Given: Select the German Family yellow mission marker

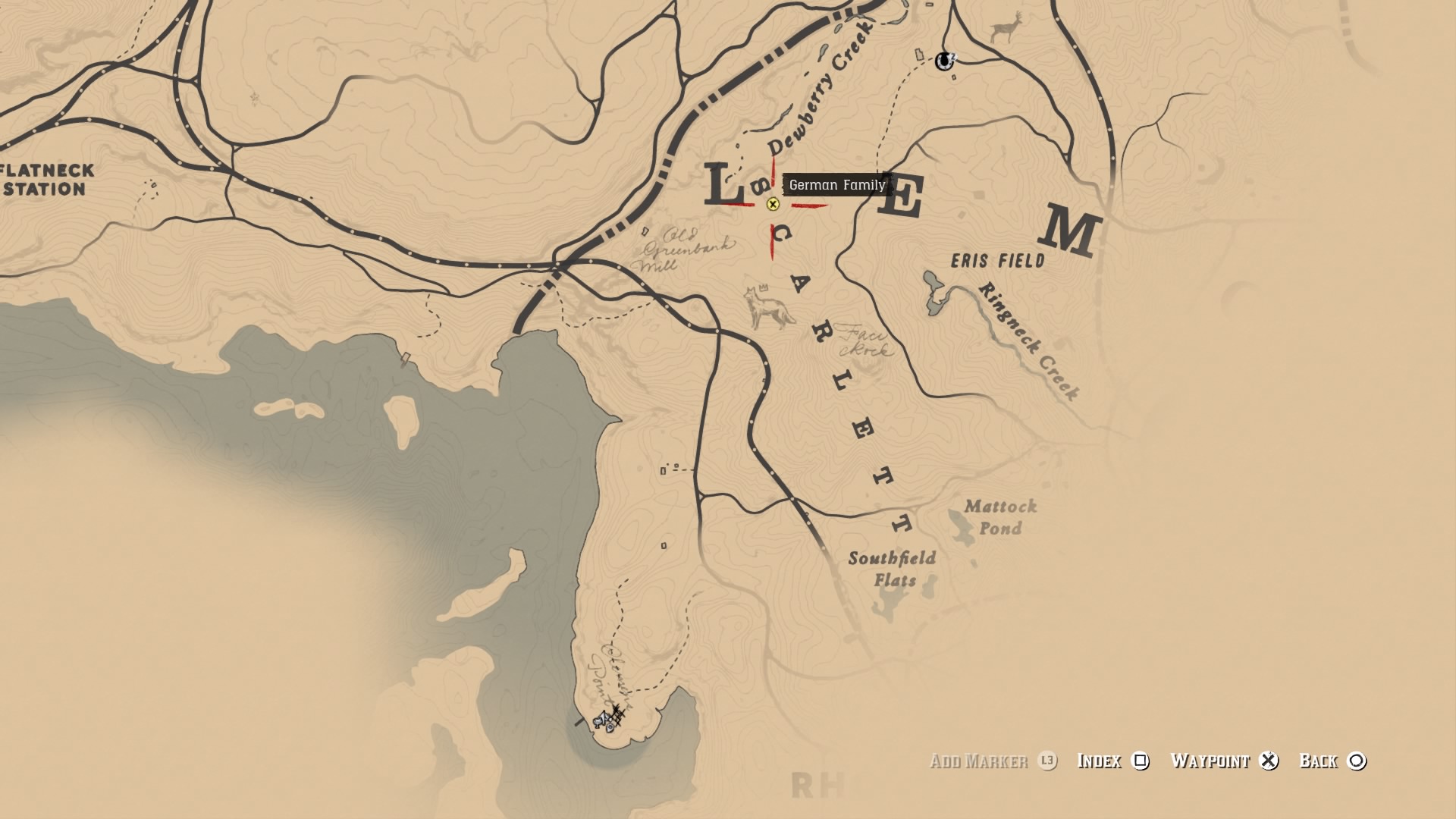Looking at the screenshot, I should pyautogui.click(x=771, y=206).
